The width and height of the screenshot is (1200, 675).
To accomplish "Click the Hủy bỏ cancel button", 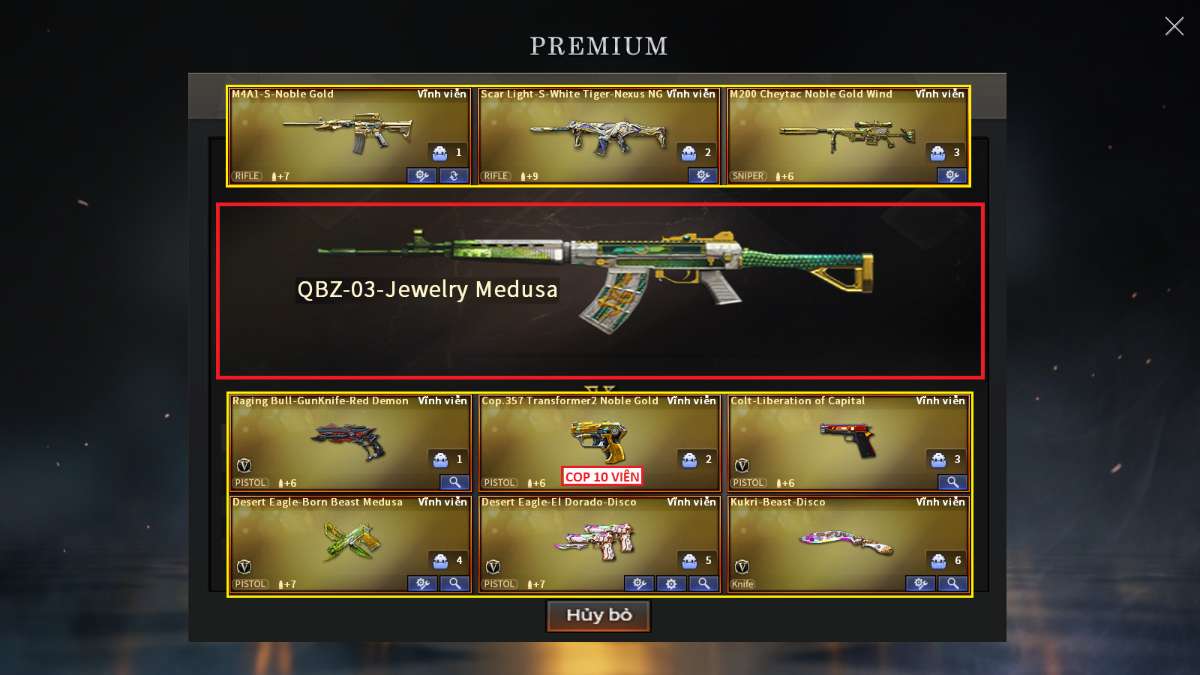I will (x=598, y=615).
